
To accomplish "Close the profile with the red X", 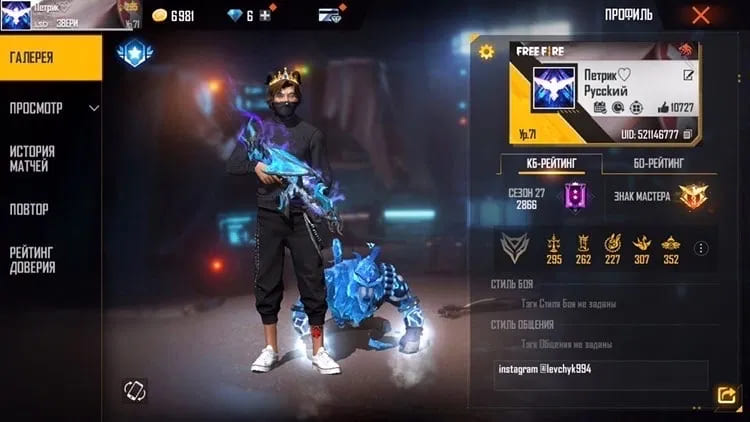I will tap(700, 15).
